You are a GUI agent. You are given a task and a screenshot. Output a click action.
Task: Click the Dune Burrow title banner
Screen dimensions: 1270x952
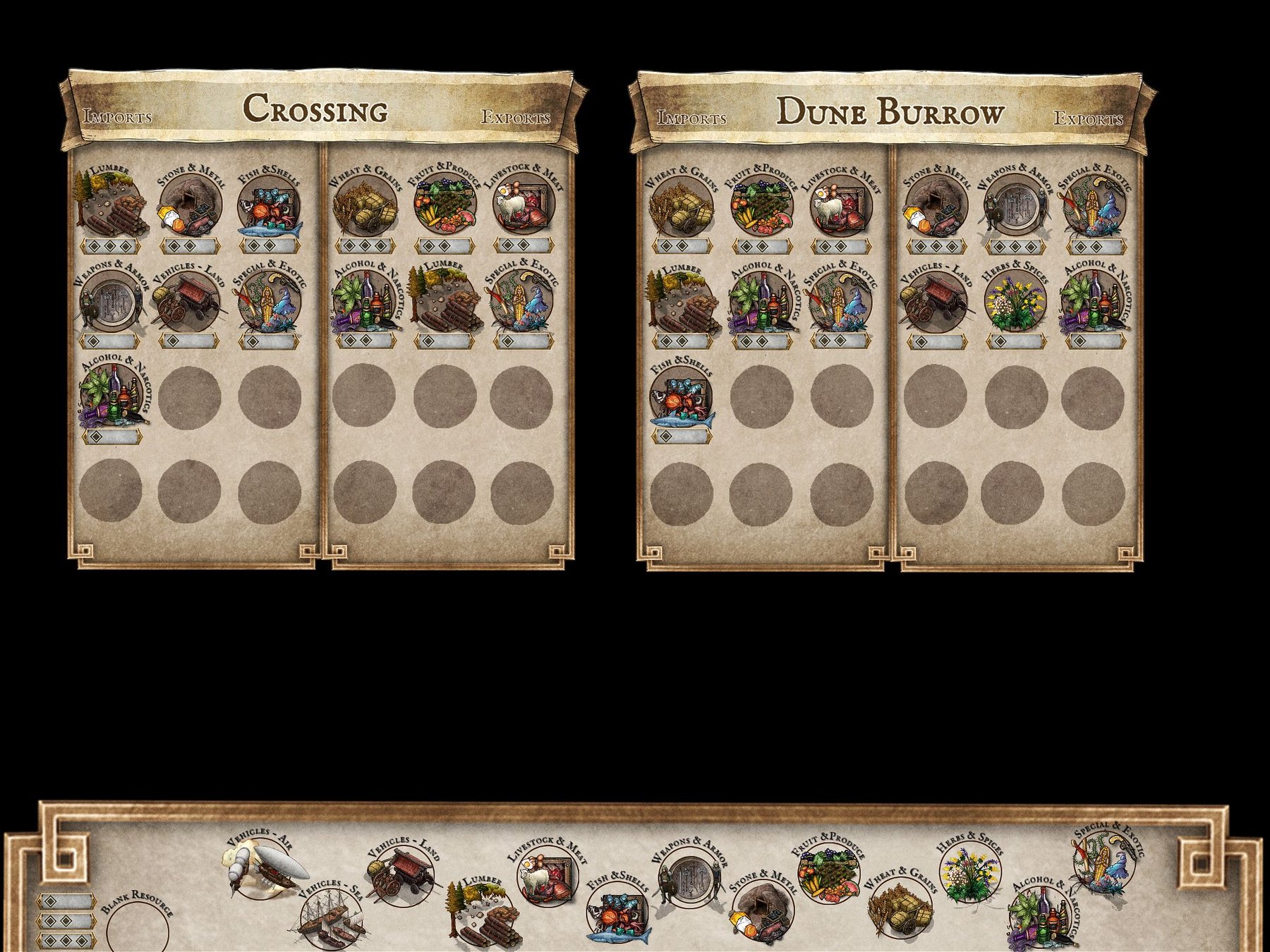coord(890,111)
